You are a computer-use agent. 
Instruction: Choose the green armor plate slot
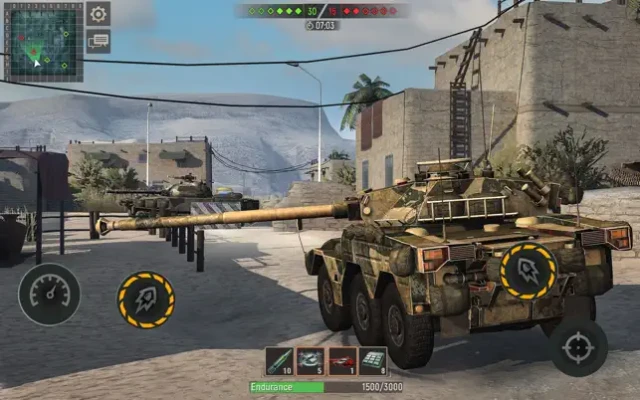(x=373, y=361)
